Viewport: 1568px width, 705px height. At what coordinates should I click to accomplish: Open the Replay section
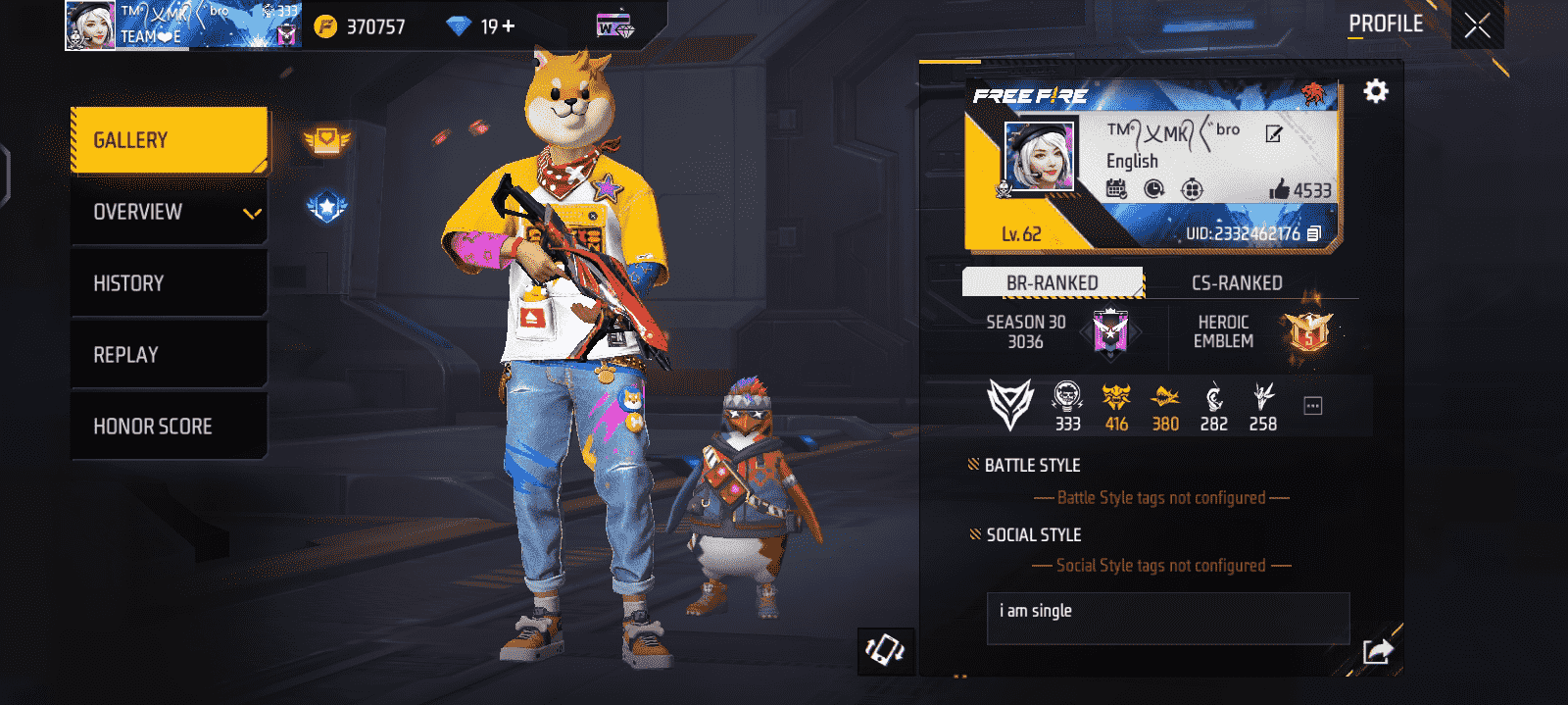(169, 355)
